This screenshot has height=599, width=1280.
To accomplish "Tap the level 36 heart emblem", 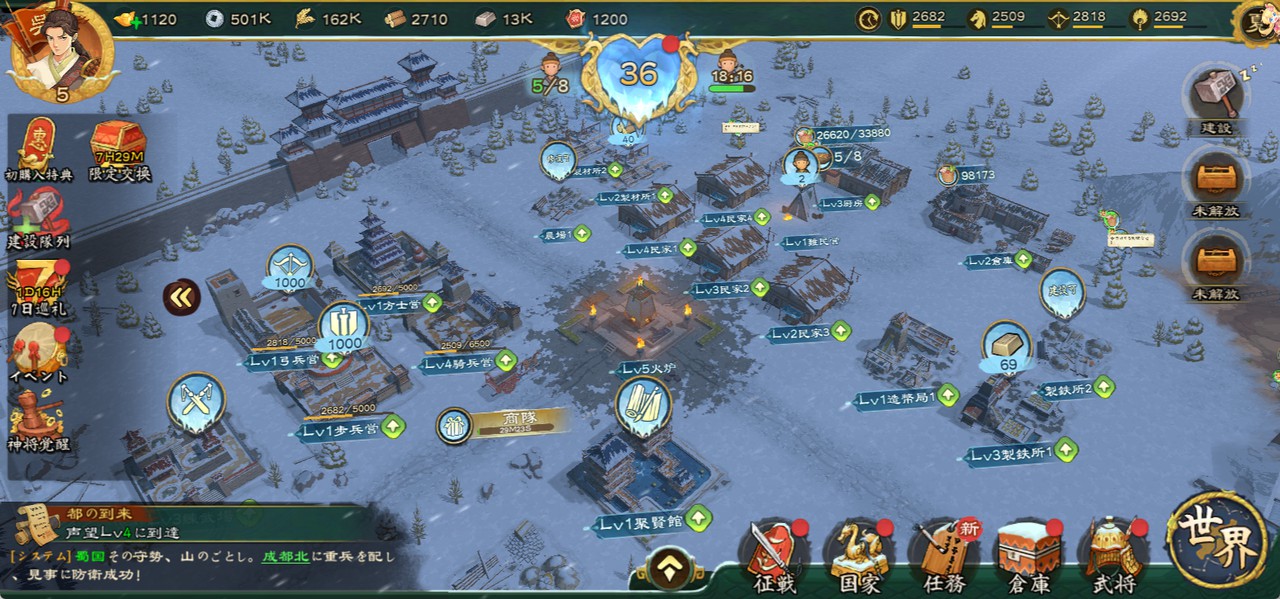I will pos(639,72).
